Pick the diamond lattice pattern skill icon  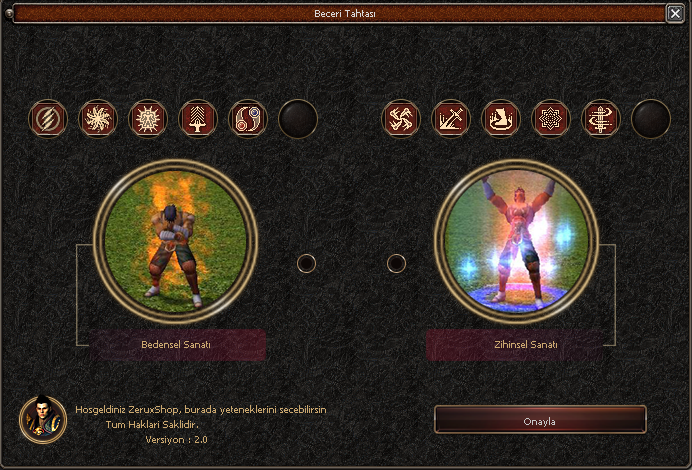coord(551,119)
